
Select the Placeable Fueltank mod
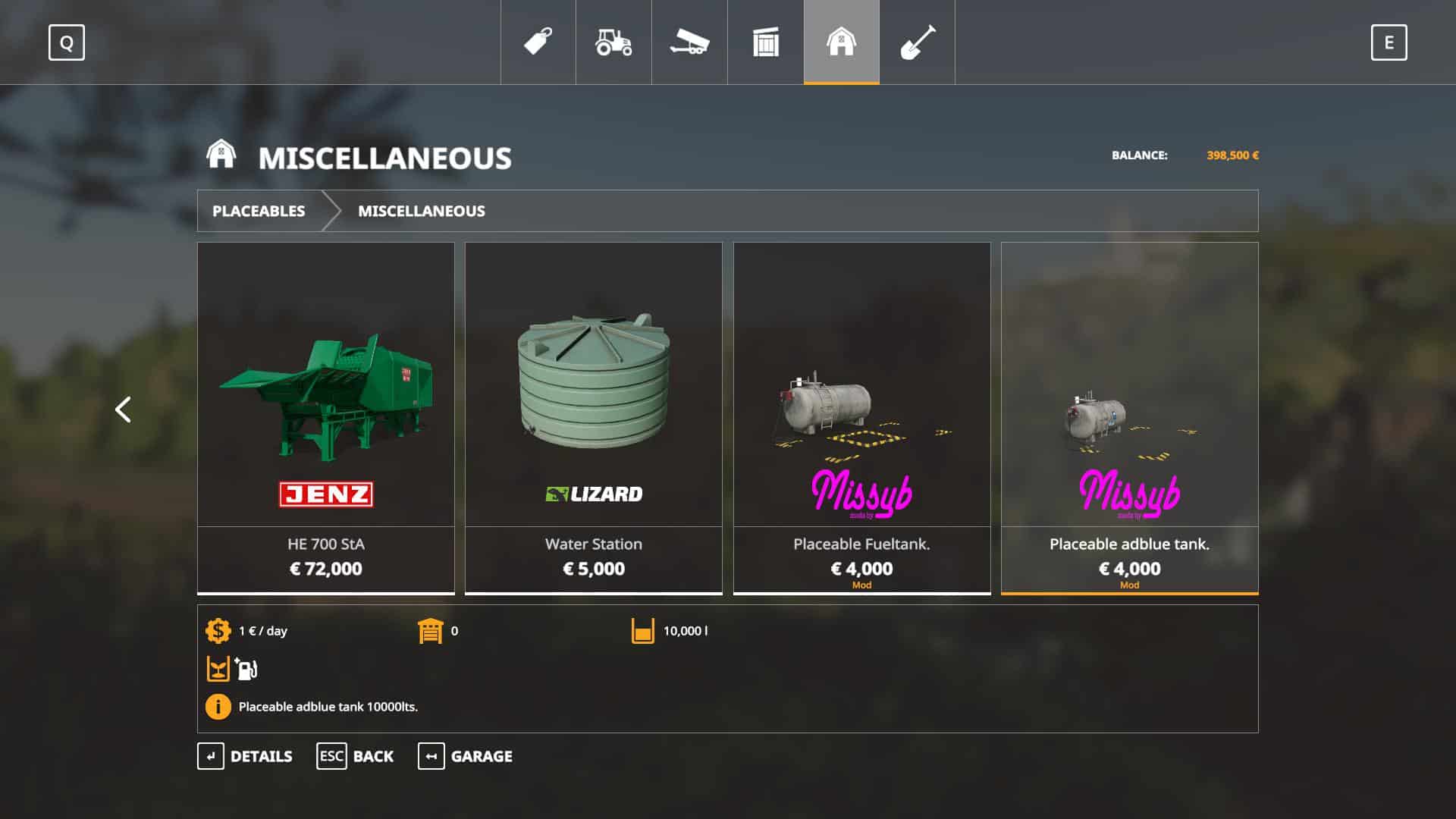[x=861, y=417]
